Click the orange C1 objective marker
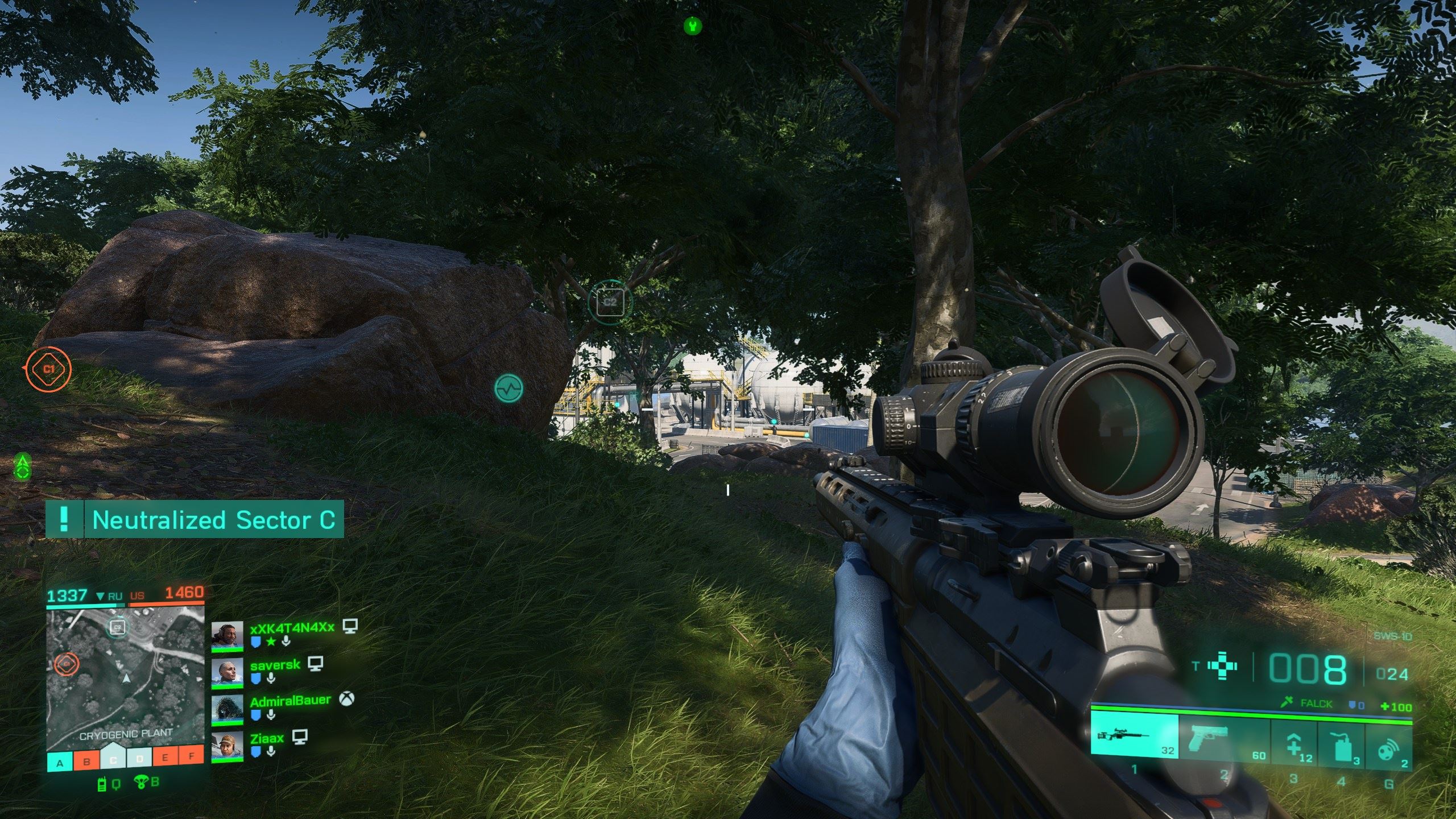Image resolution: width=1456 pixels, height=819 pixels. (x=49, y=369)
